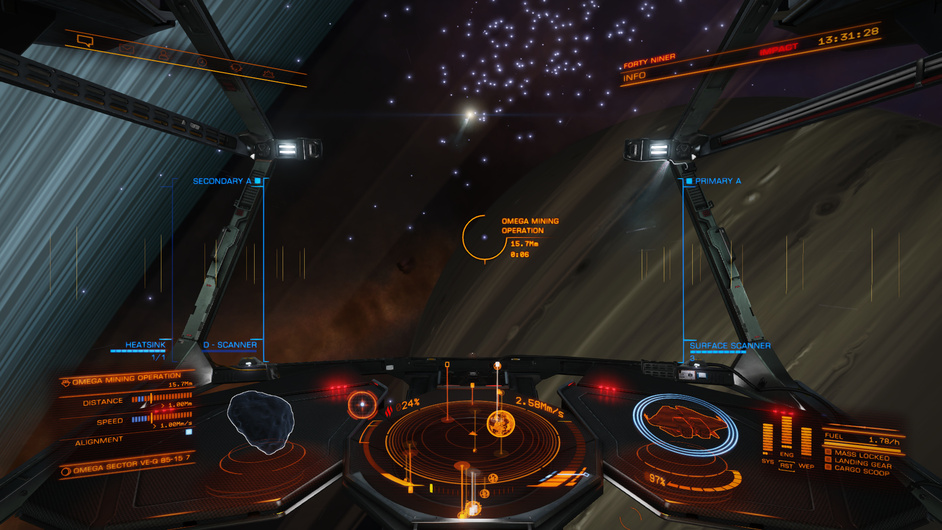Image resolution: width=942 pixels, height=530 pixels.
Task: Divert power to ENG
Action: point(787,455)
